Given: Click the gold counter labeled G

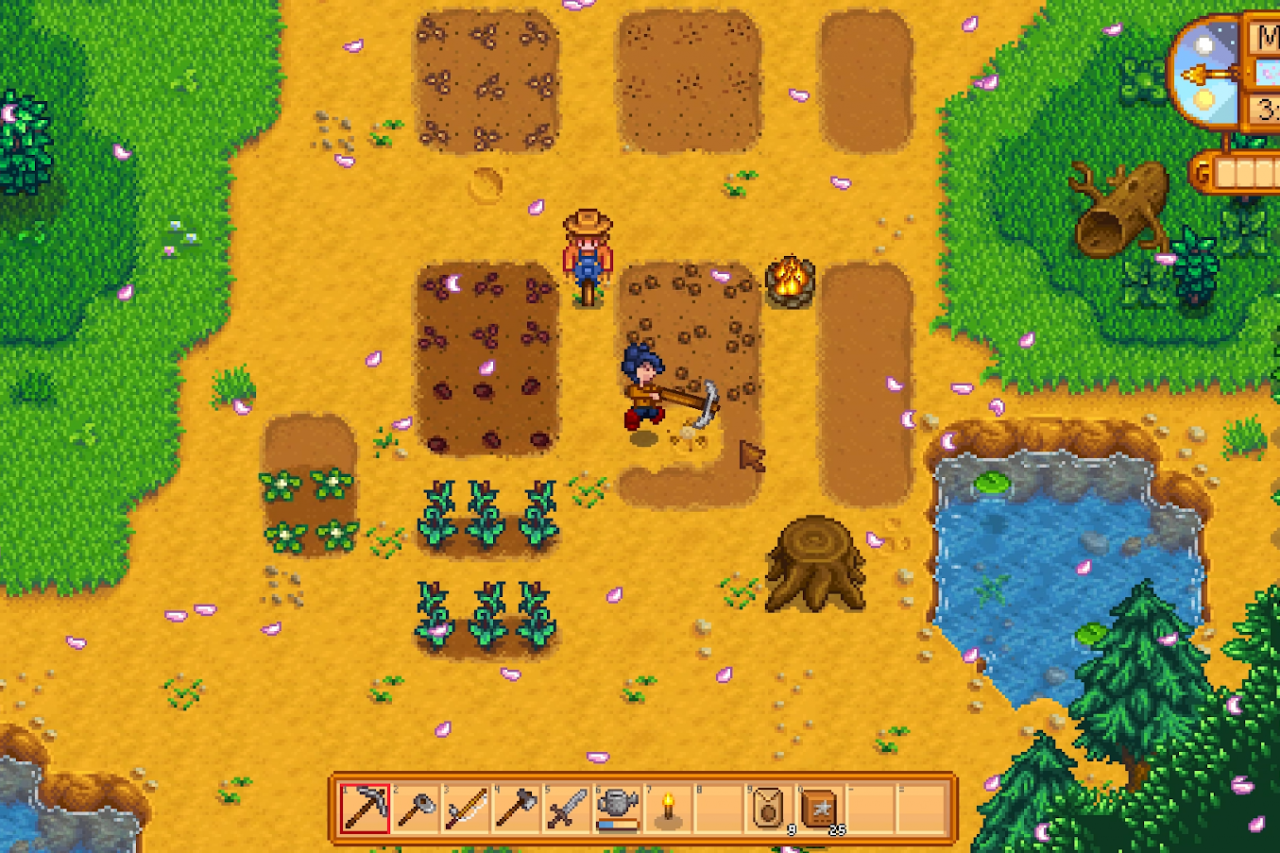Looking at the screenshot, I should (1204, 170).
